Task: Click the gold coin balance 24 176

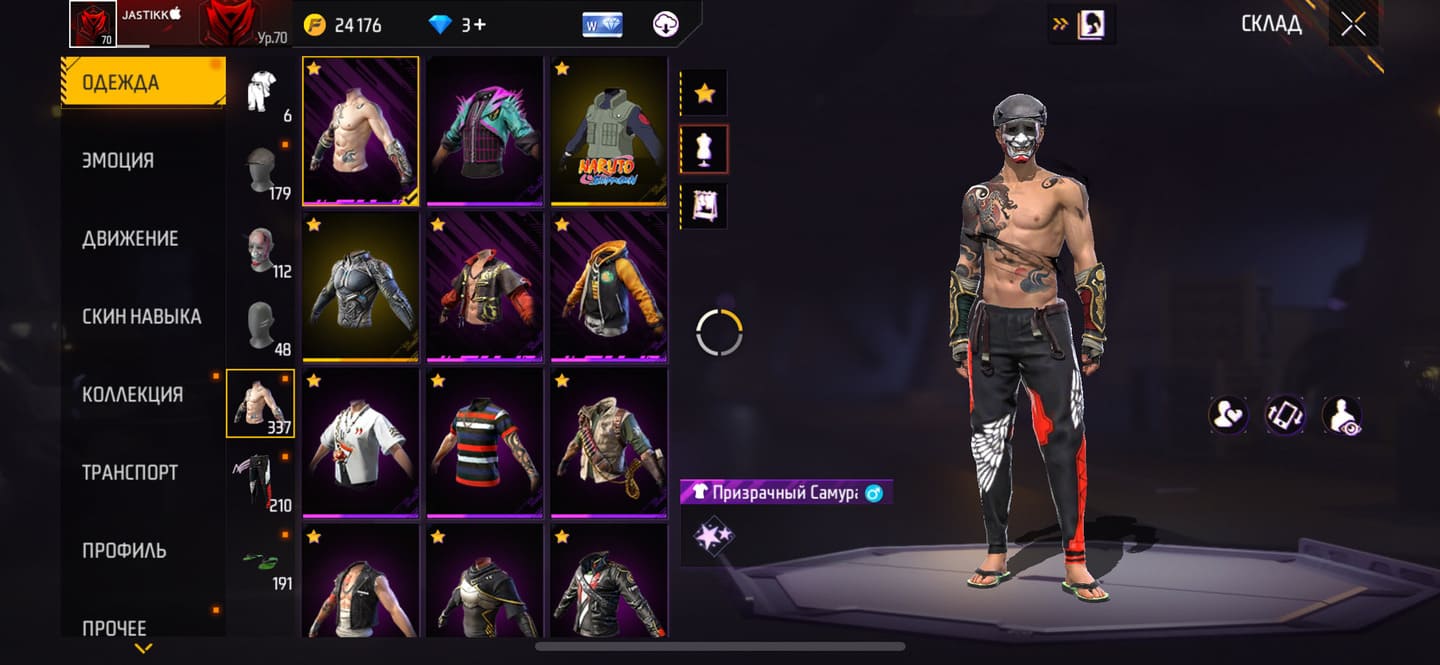Action: pos(343,25)
